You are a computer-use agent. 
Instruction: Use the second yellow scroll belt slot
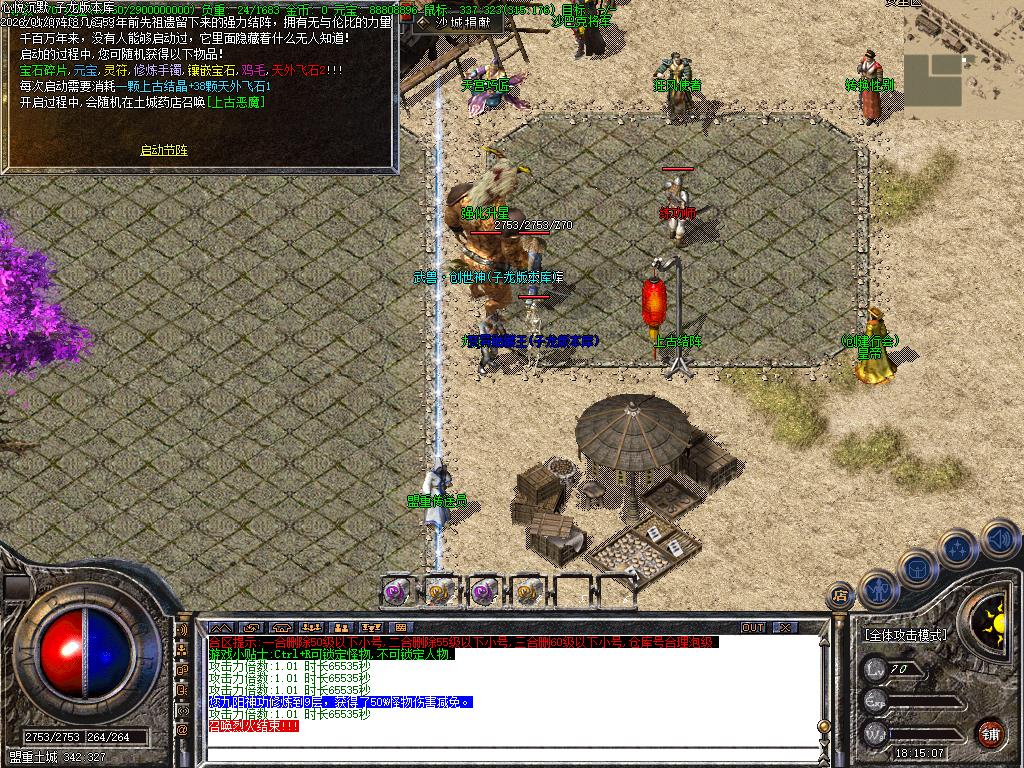(x=440, y=591)
